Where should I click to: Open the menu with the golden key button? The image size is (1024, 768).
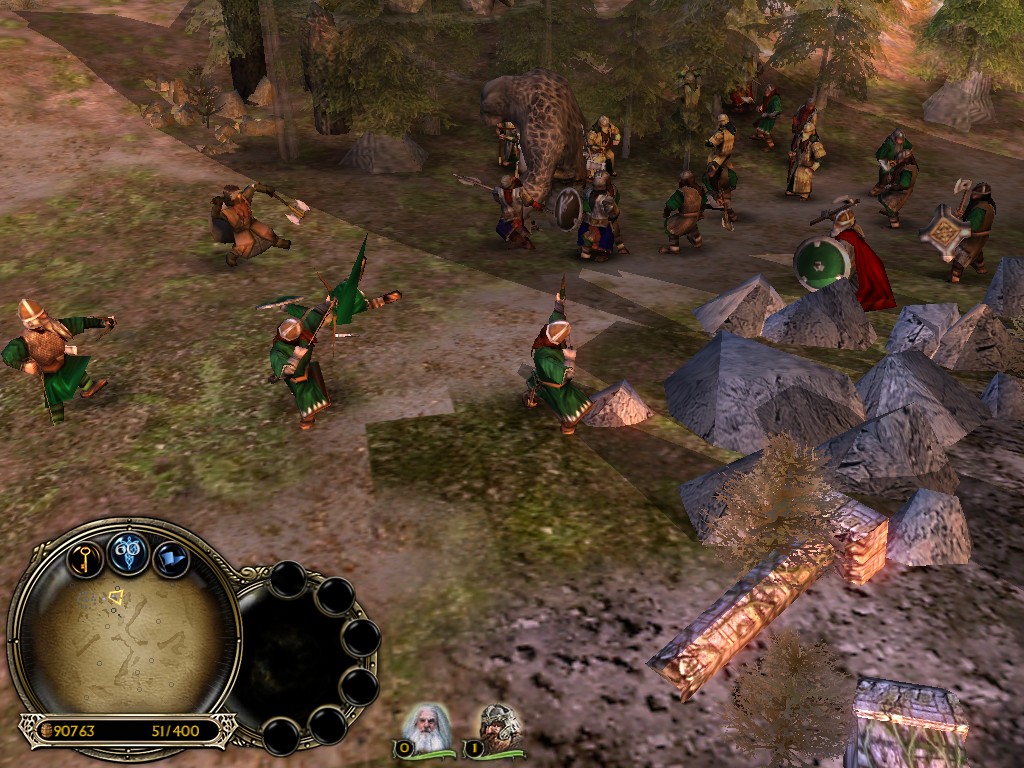(x=85, y=558)
